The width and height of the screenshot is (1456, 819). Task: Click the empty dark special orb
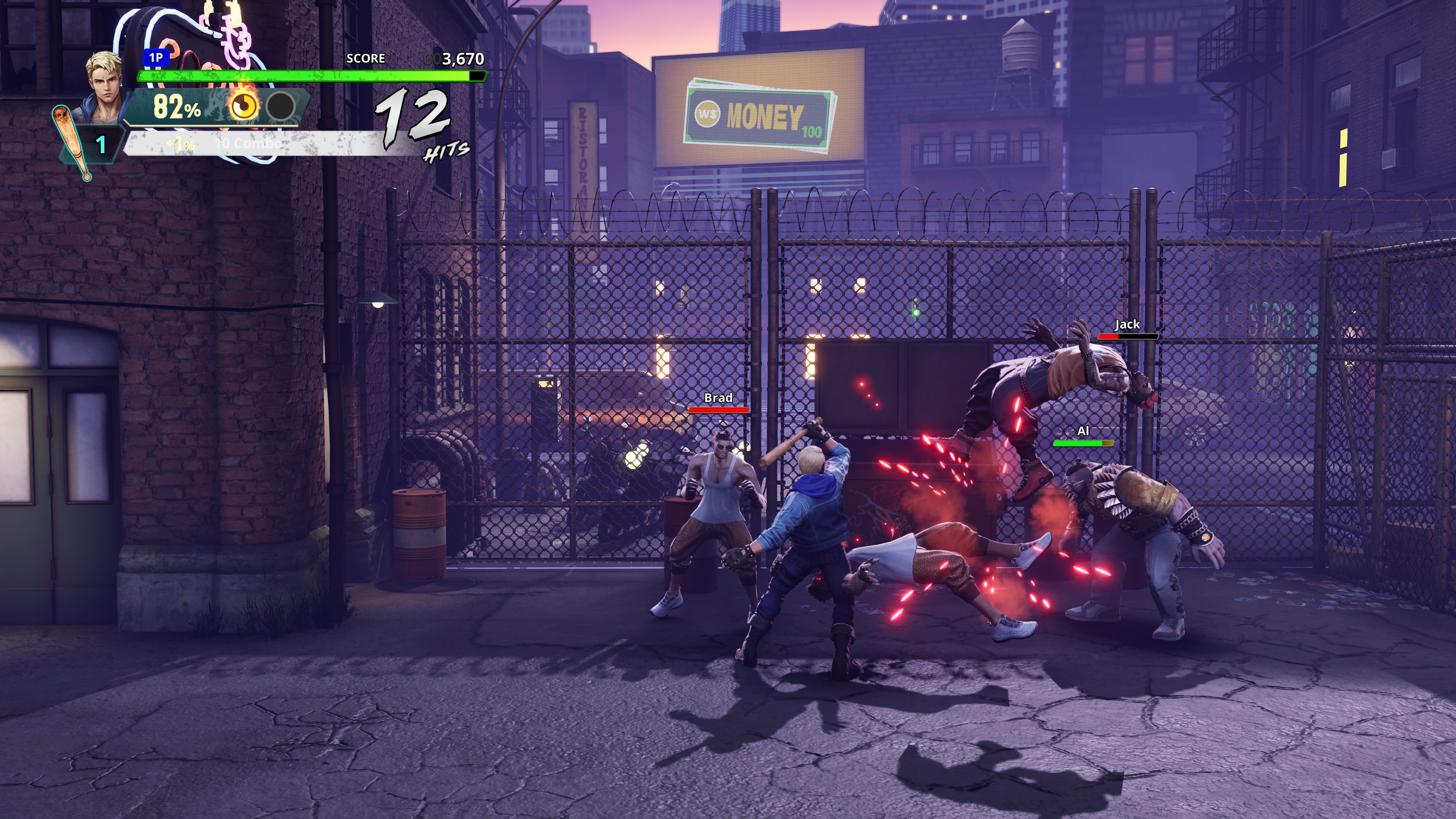[281, 106]
